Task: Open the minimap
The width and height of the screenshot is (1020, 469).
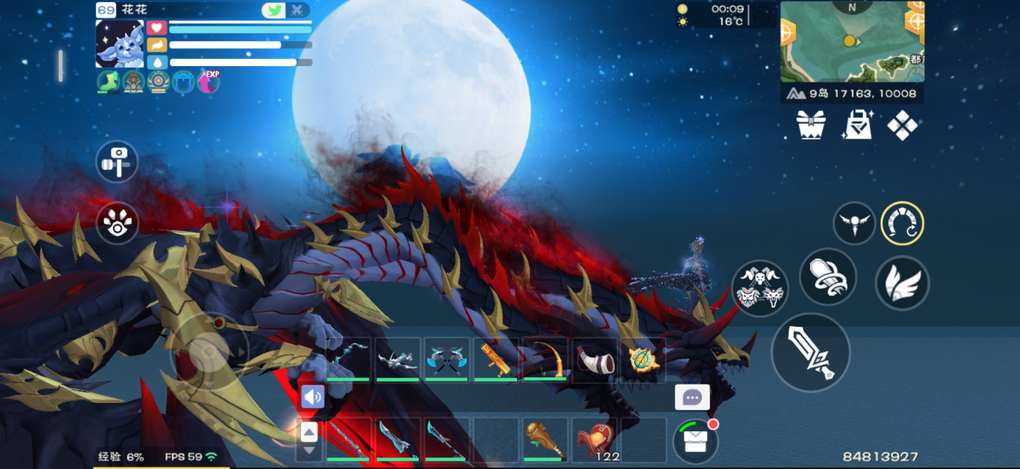Action: (851, 43)
